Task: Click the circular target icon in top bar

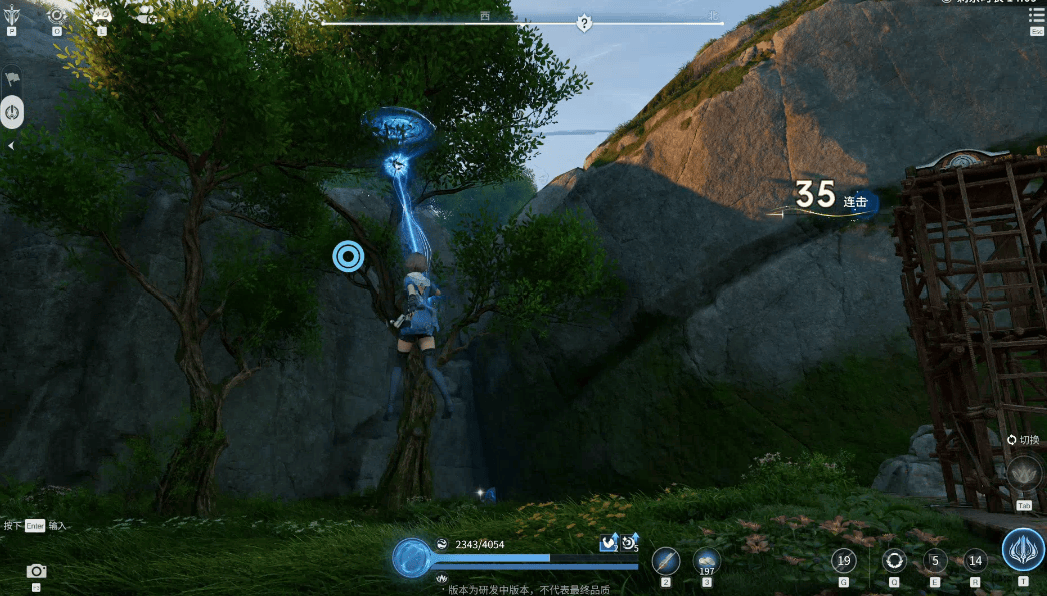Action: point(57,15)
